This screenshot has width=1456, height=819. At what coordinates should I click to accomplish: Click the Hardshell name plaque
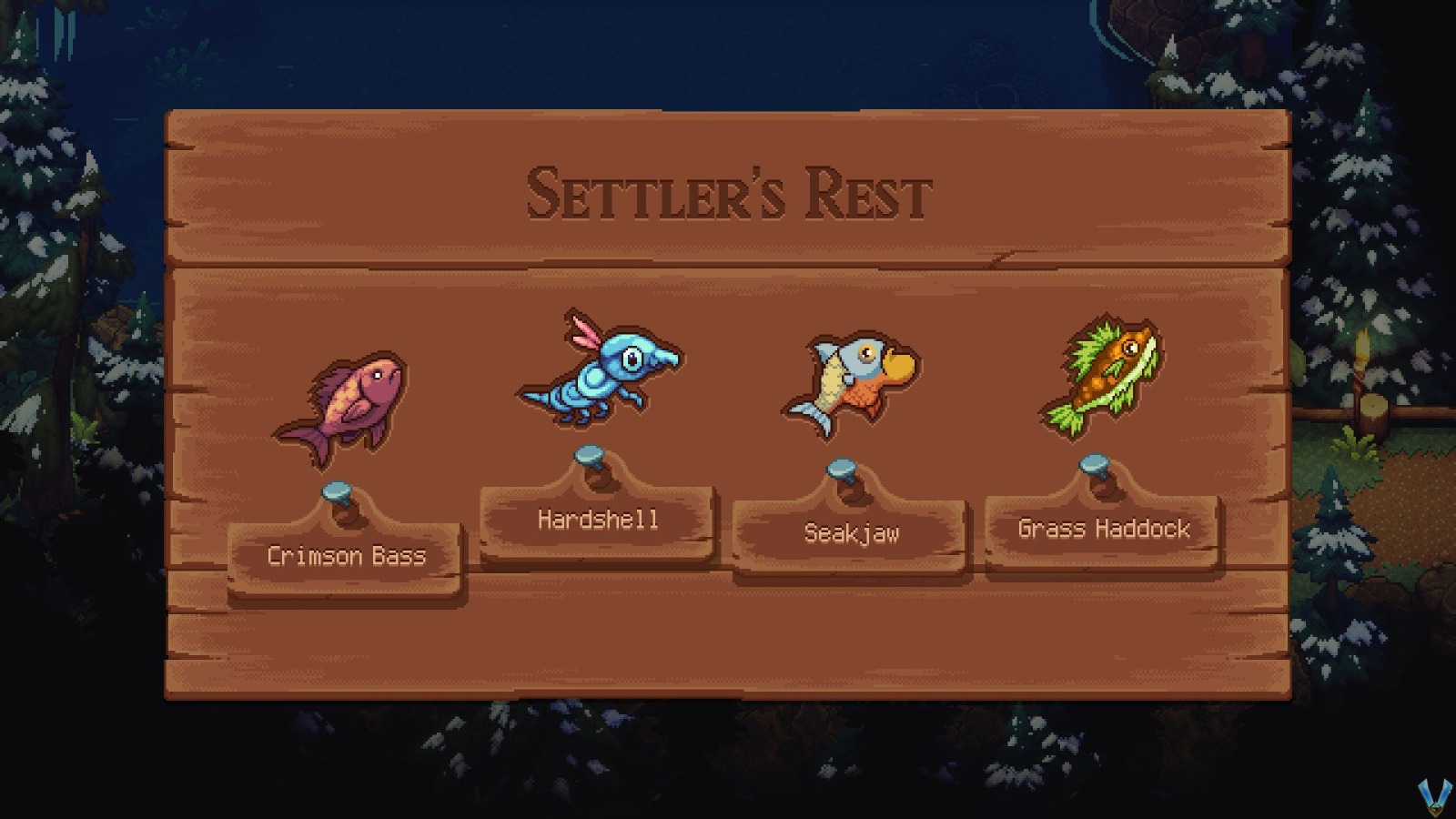[598, 520]
